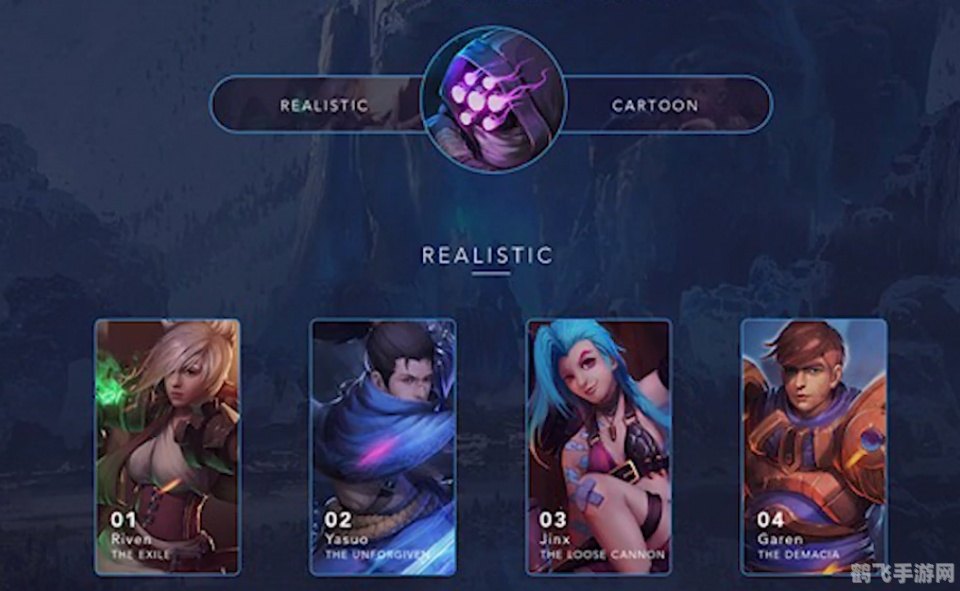960x591 pixels.
Task: Select the Riven champion card
Action: 167,447
